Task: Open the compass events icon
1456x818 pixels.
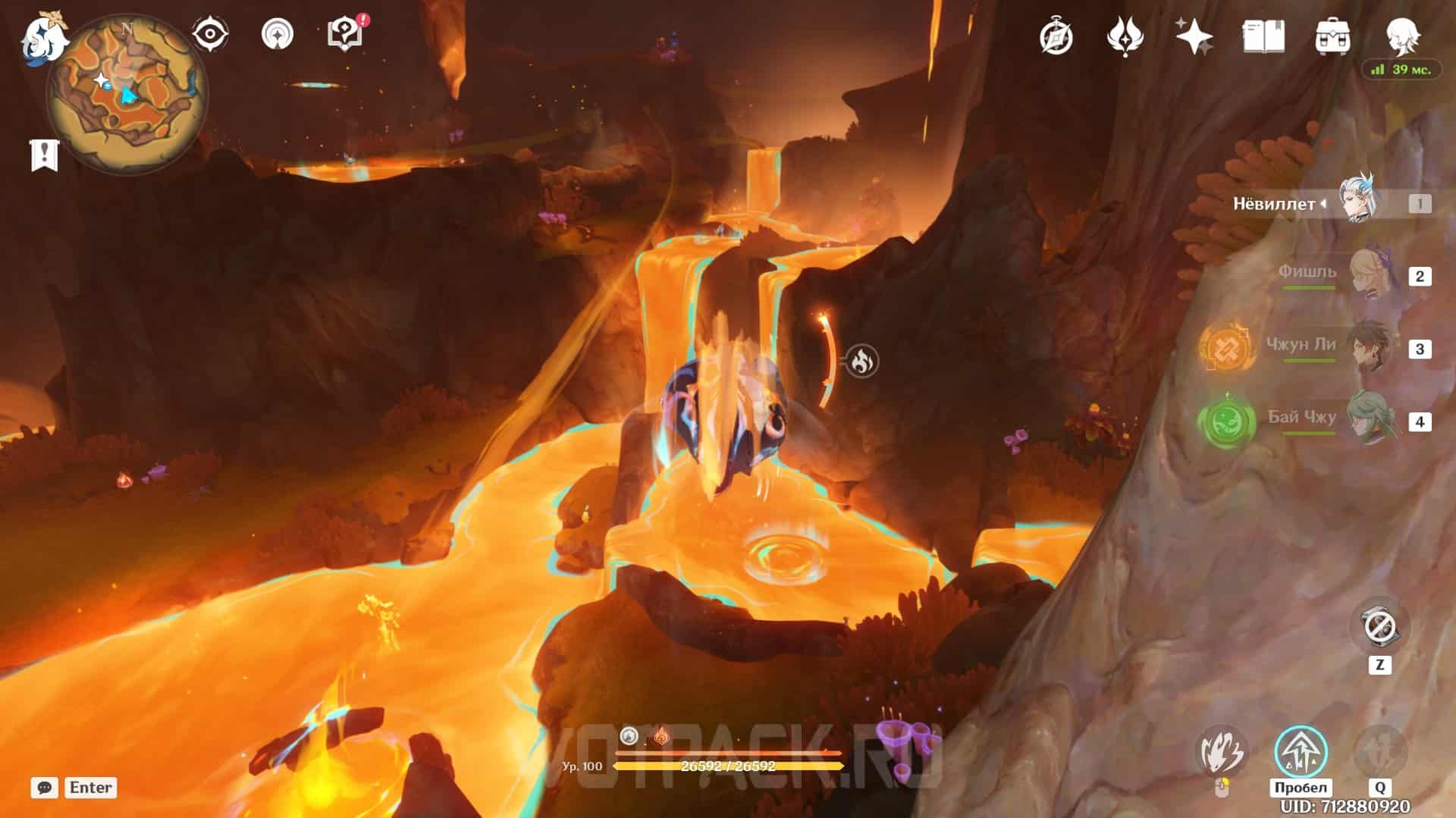Action: coord(1056,36)
